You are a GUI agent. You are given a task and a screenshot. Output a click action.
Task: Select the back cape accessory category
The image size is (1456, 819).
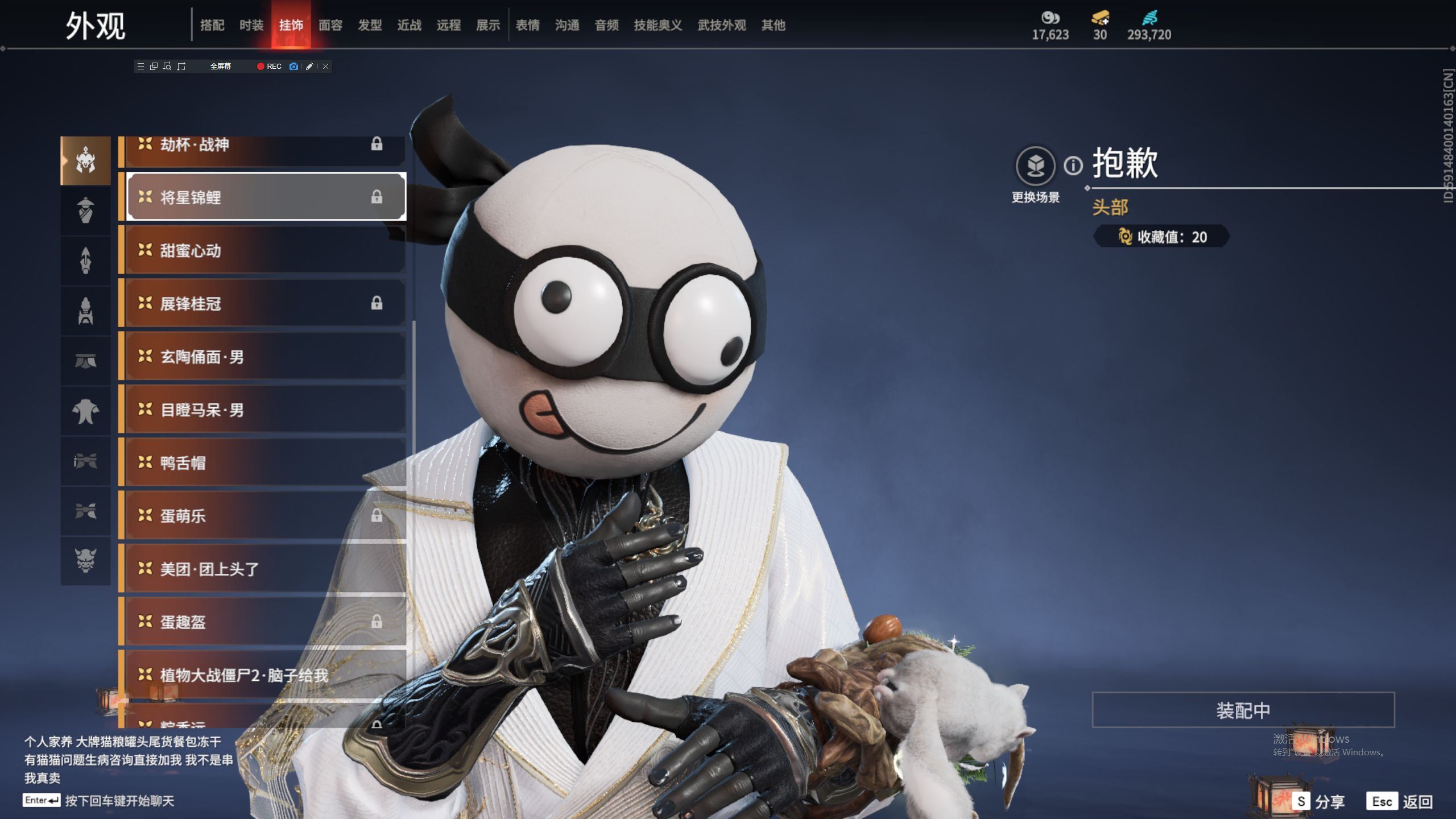coord(85,411)
